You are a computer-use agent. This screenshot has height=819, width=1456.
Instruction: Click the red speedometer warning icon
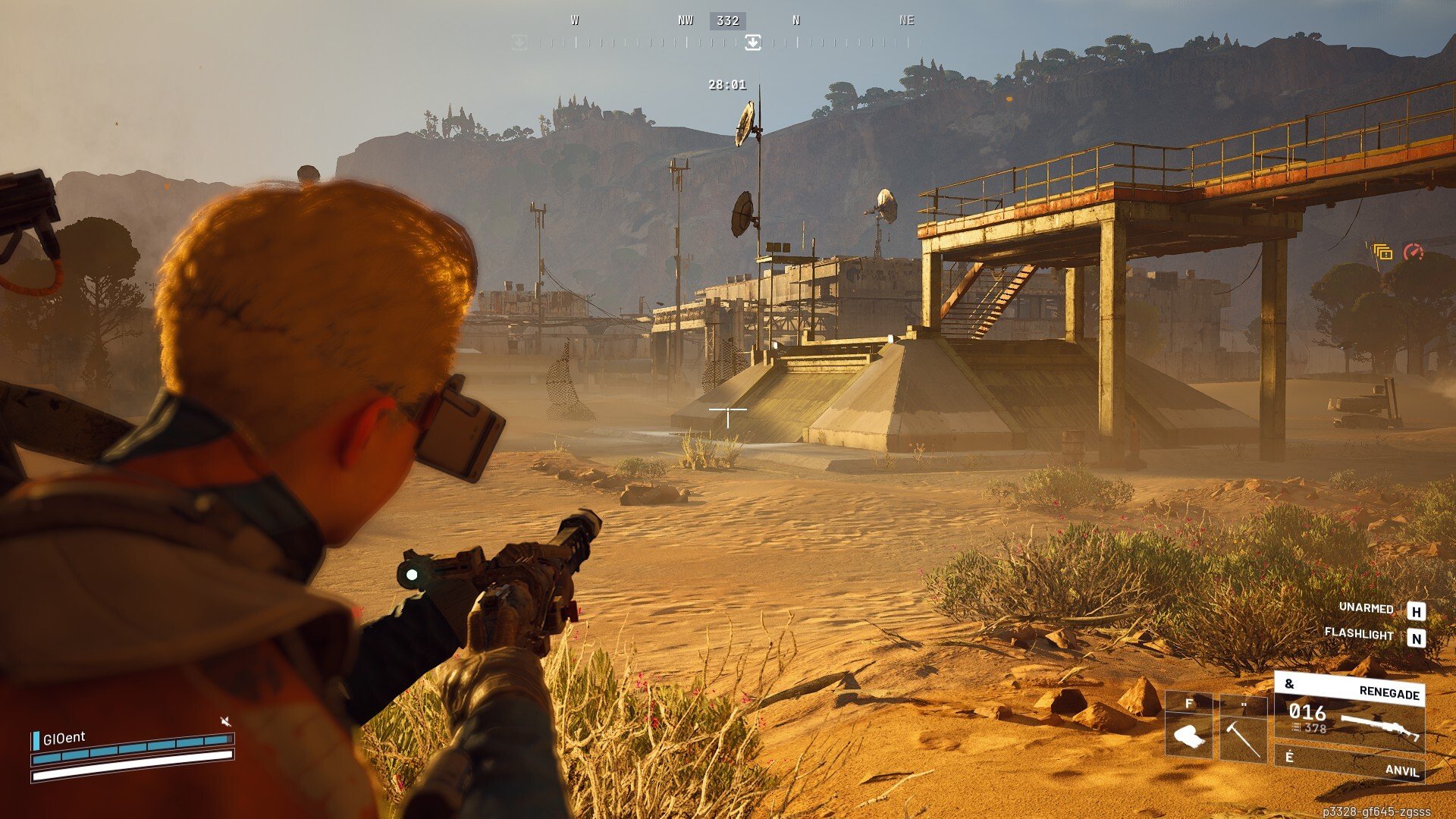[1414, 252]
